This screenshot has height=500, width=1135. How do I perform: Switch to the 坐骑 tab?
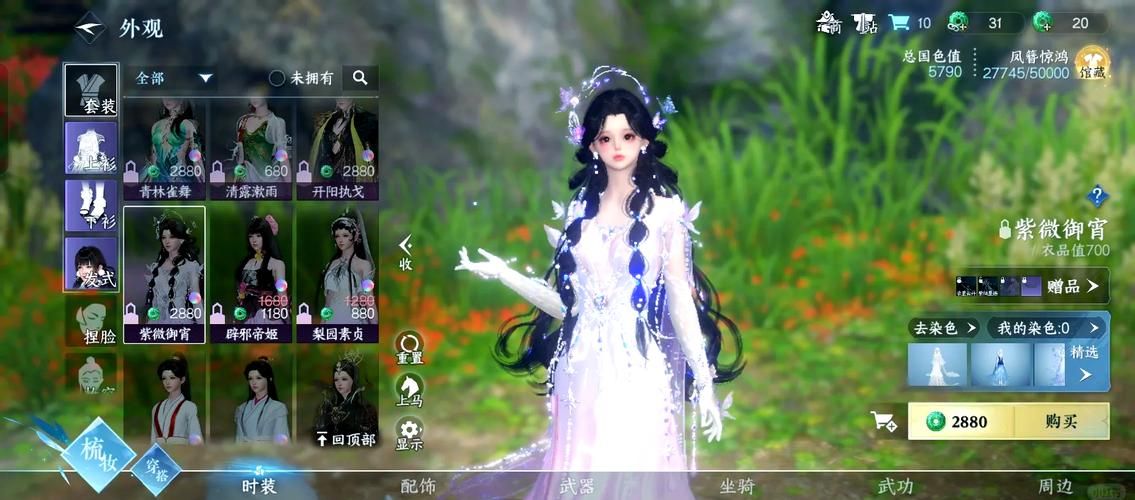point(736,486)
